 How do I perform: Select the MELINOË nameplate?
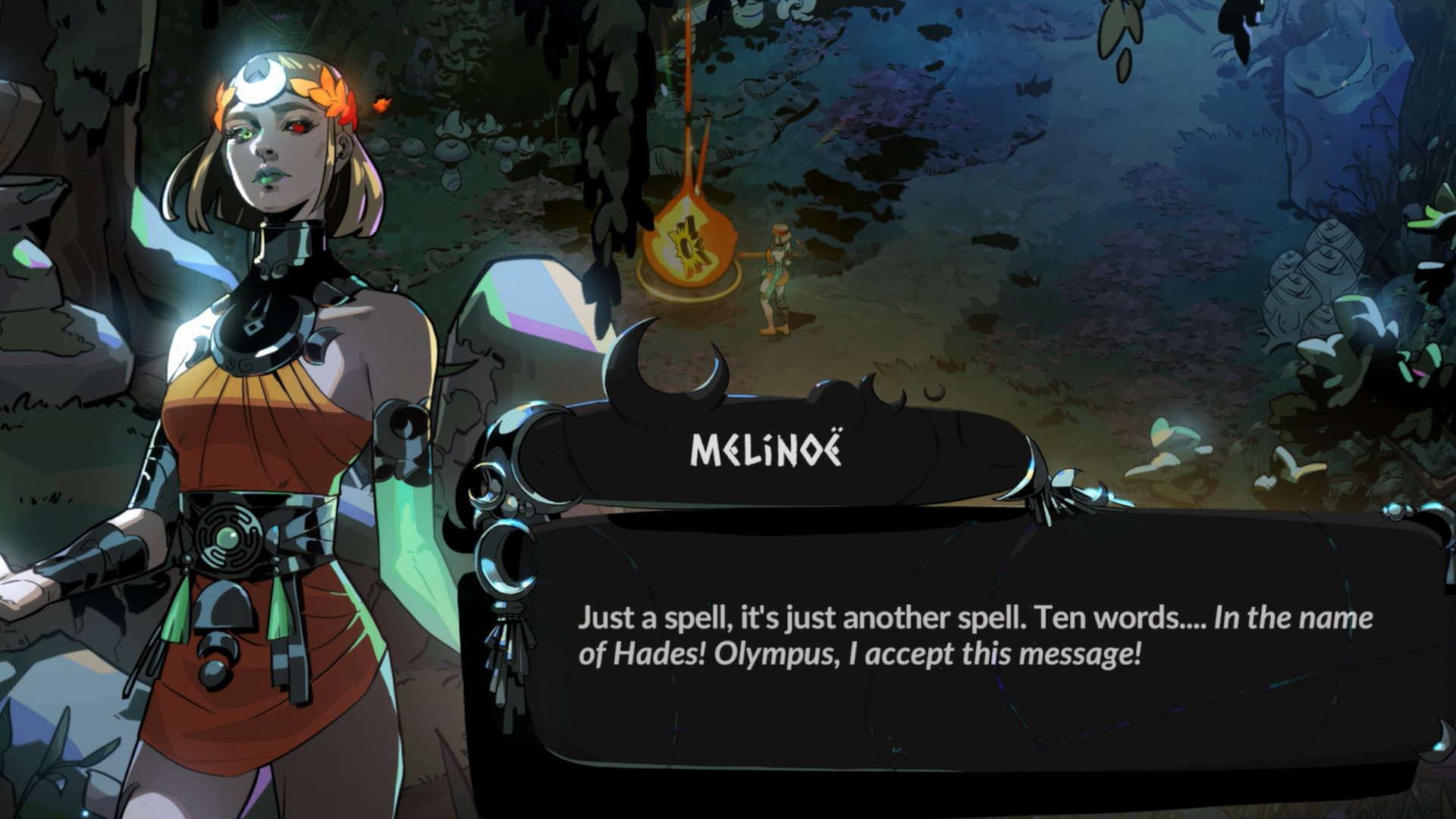coord(766,453)
